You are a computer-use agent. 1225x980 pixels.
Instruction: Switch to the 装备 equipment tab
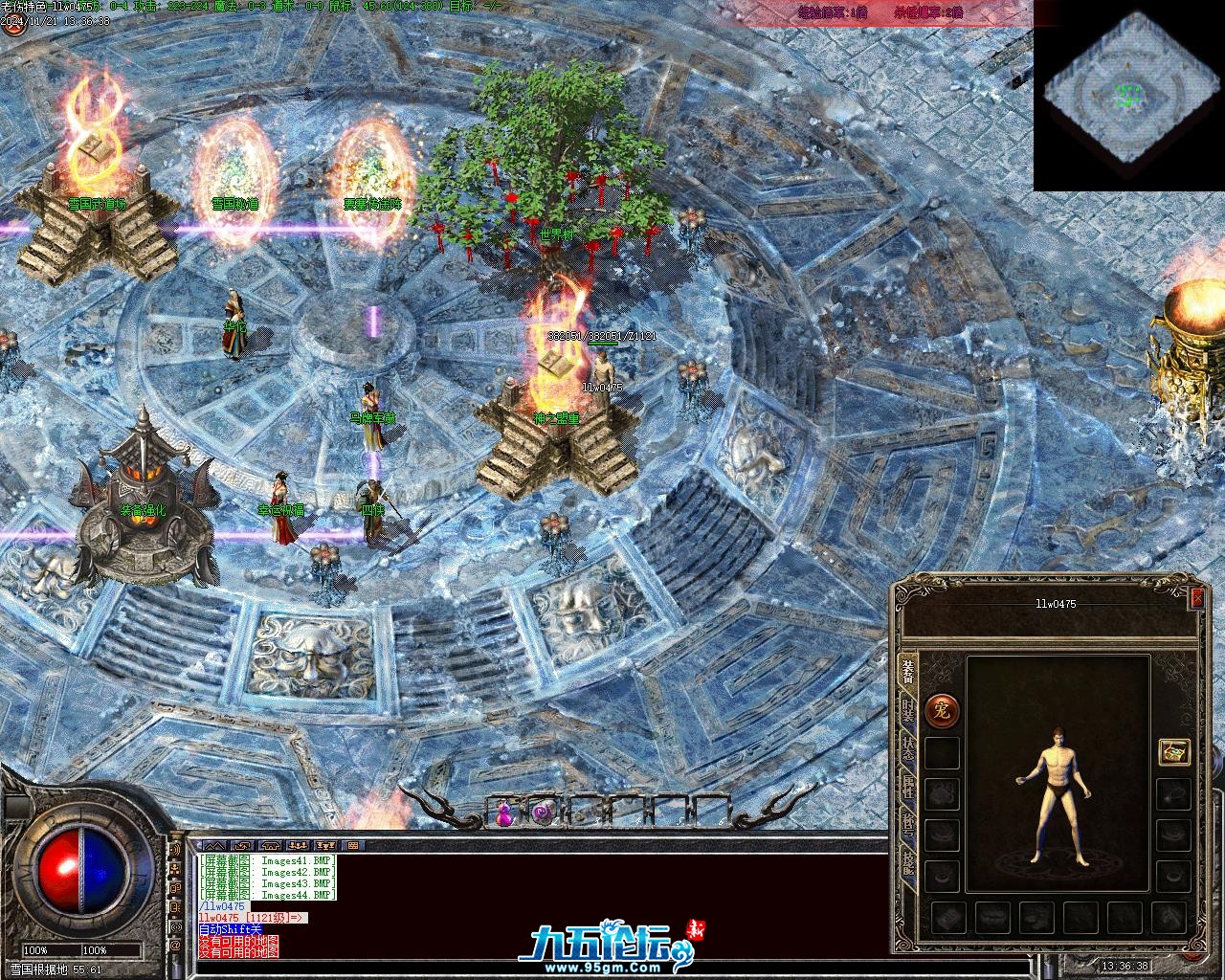907,673
